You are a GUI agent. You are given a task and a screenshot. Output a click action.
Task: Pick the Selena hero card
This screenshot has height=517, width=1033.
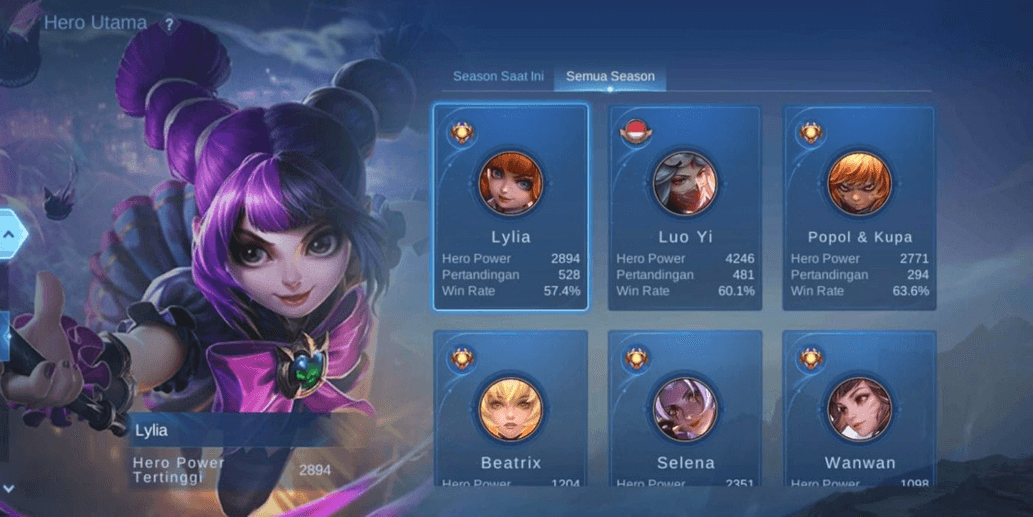point(685,410)
